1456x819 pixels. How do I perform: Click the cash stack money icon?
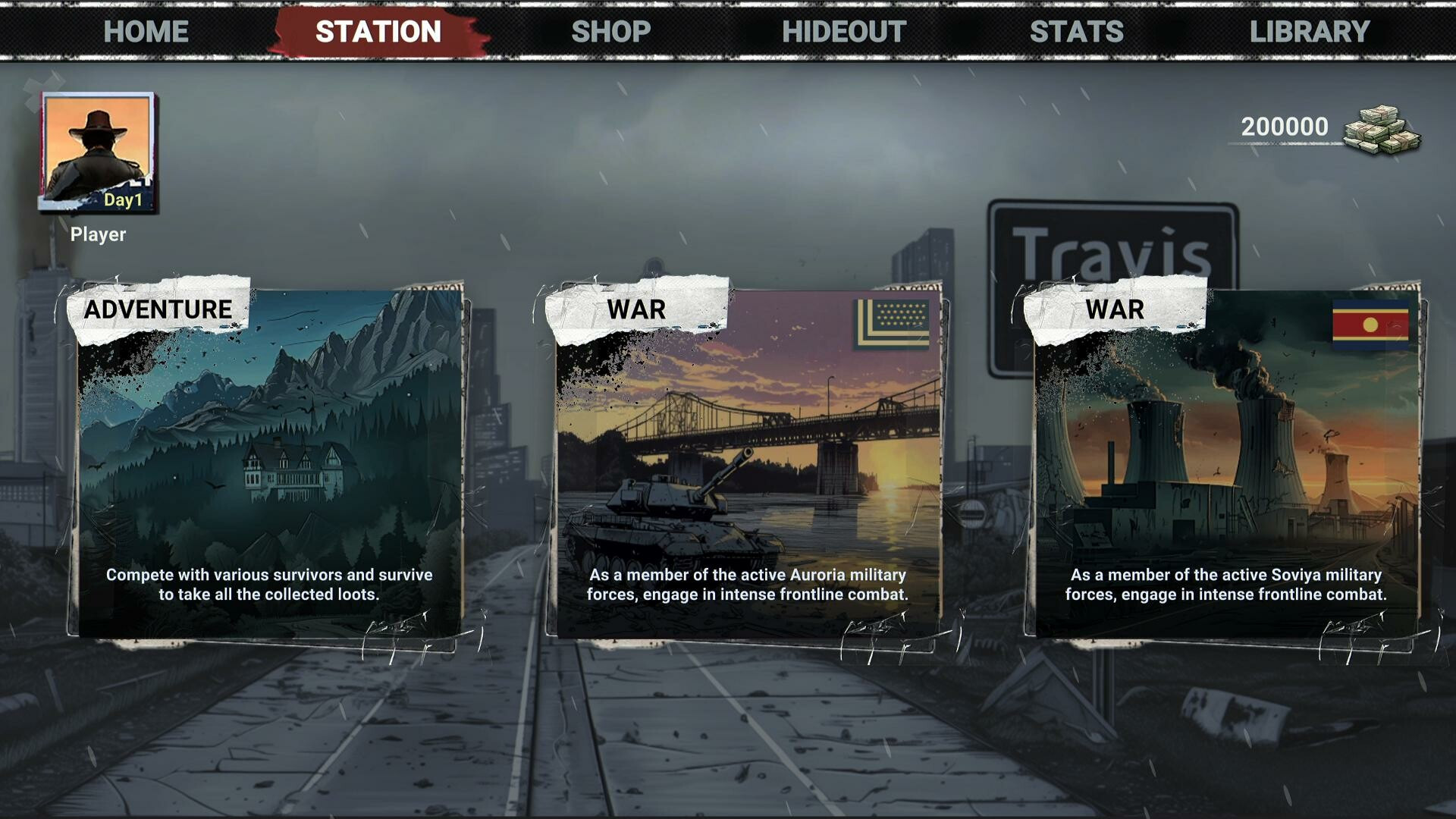coord(1382,130)
